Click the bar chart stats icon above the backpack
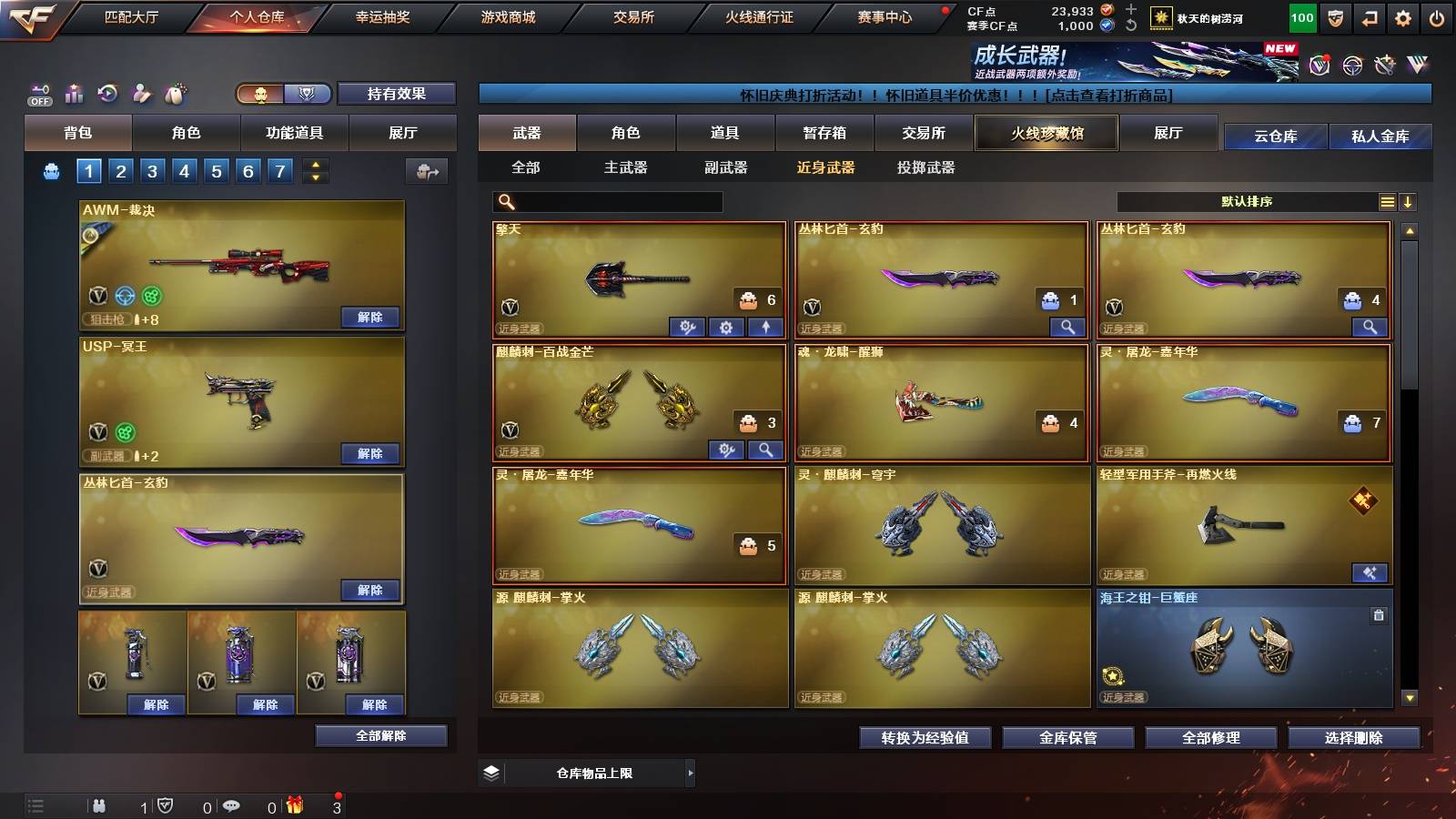Viewport: 1456px width, 819px height. tap(73, 92)
